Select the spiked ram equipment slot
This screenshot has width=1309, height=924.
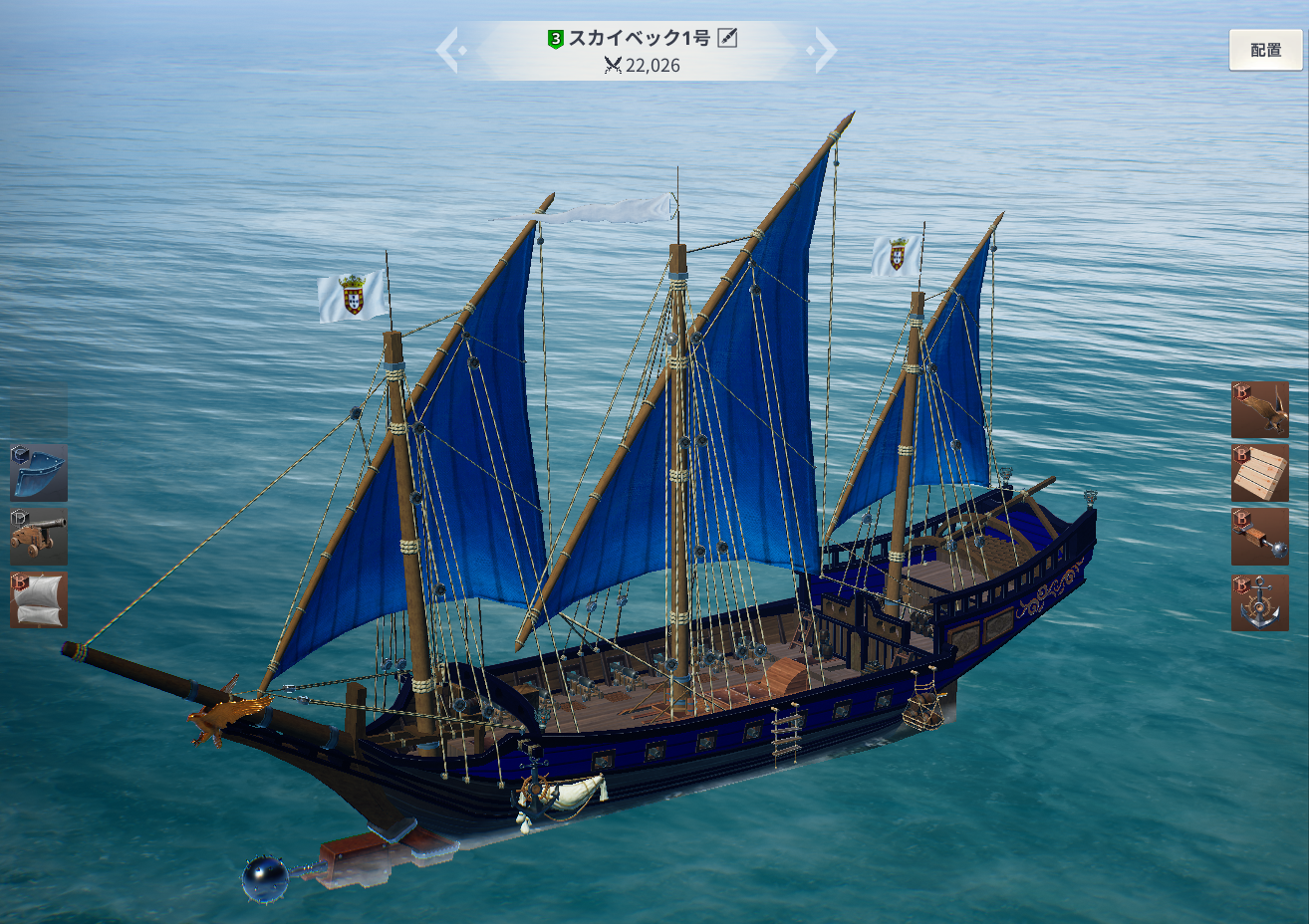coord(1260,538)
